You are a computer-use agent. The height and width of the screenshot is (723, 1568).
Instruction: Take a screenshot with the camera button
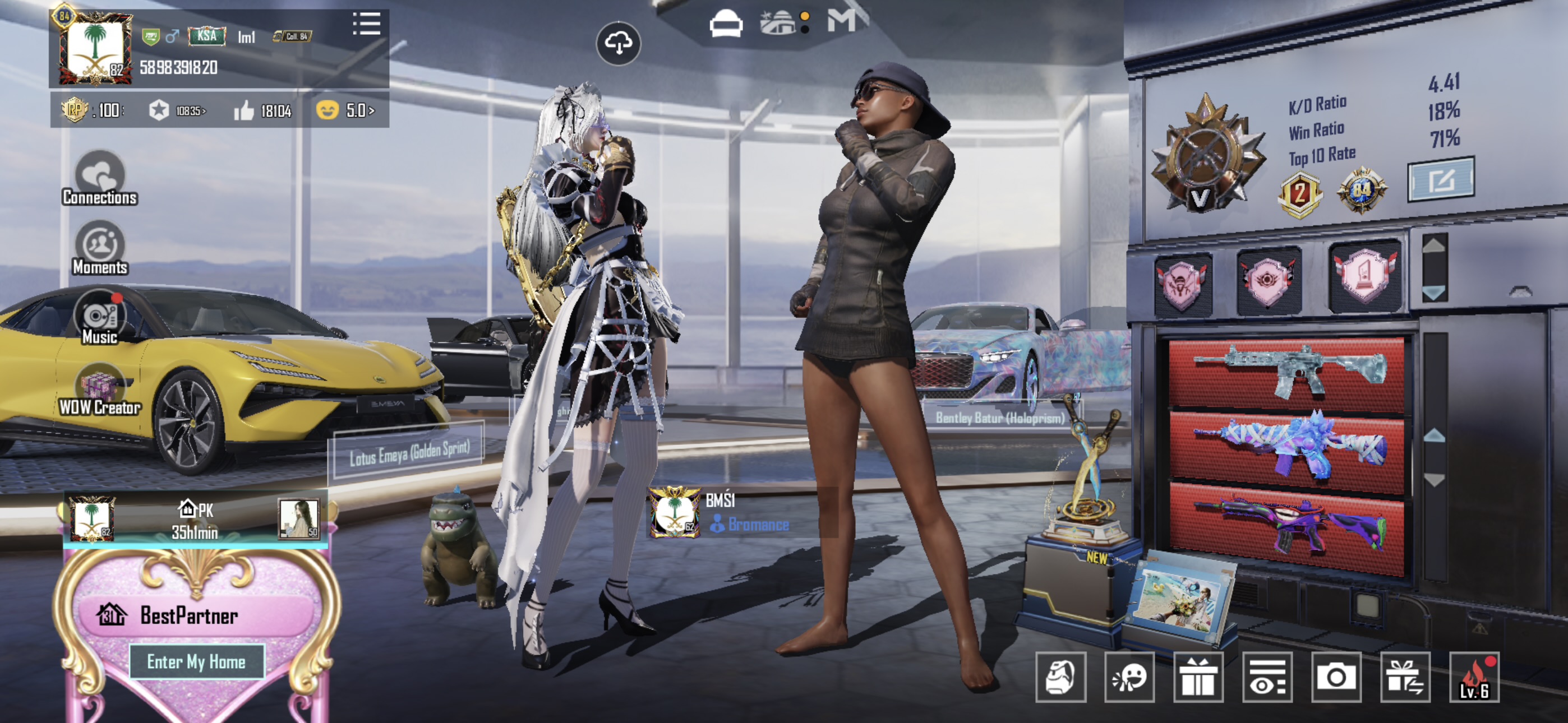1336,676
